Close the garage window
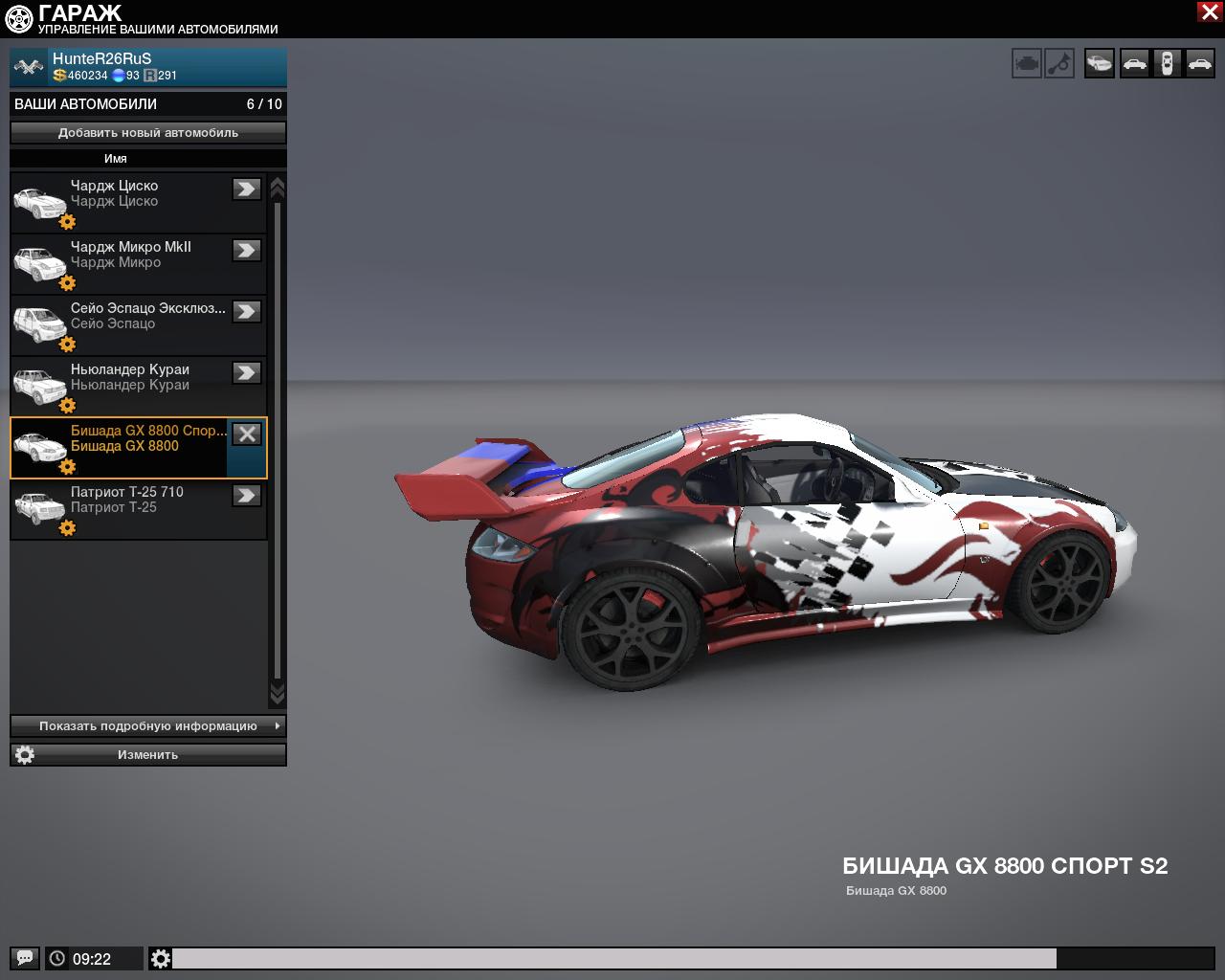1225x980 pixels. coord(1209,11)
